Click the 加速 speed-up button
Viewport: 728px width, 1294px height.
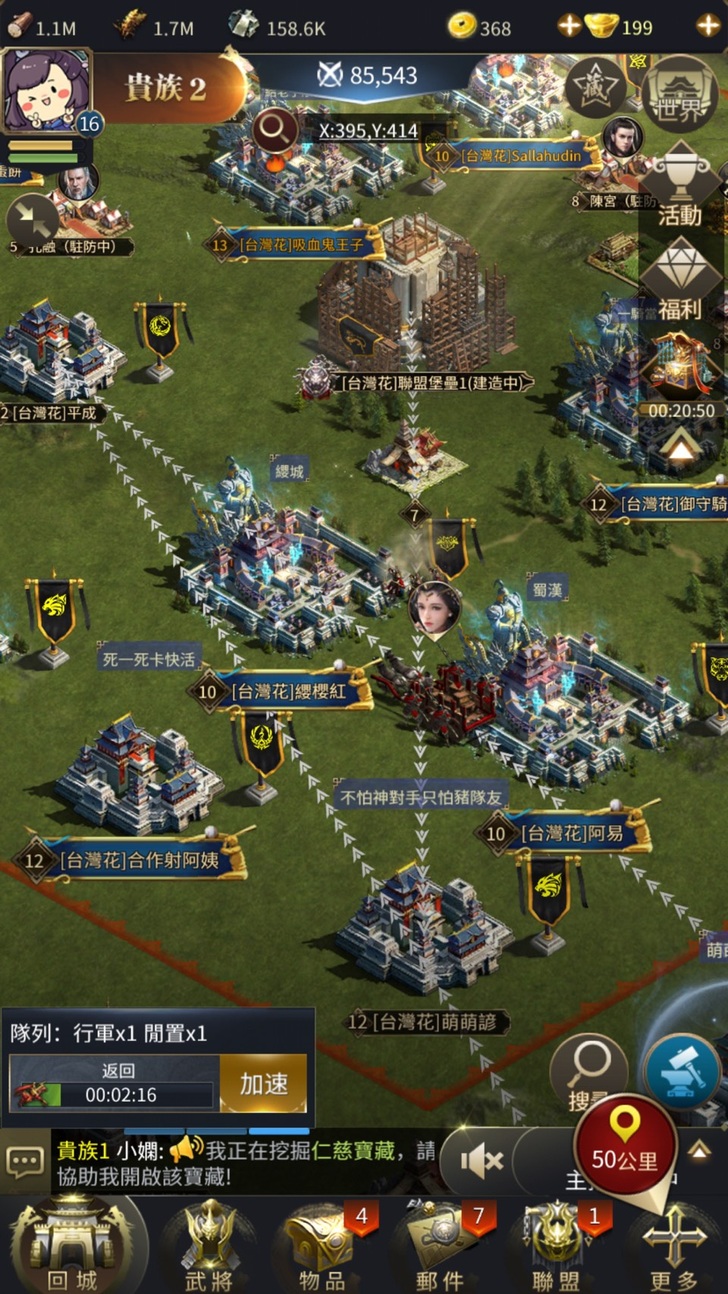pos(263,1084)
